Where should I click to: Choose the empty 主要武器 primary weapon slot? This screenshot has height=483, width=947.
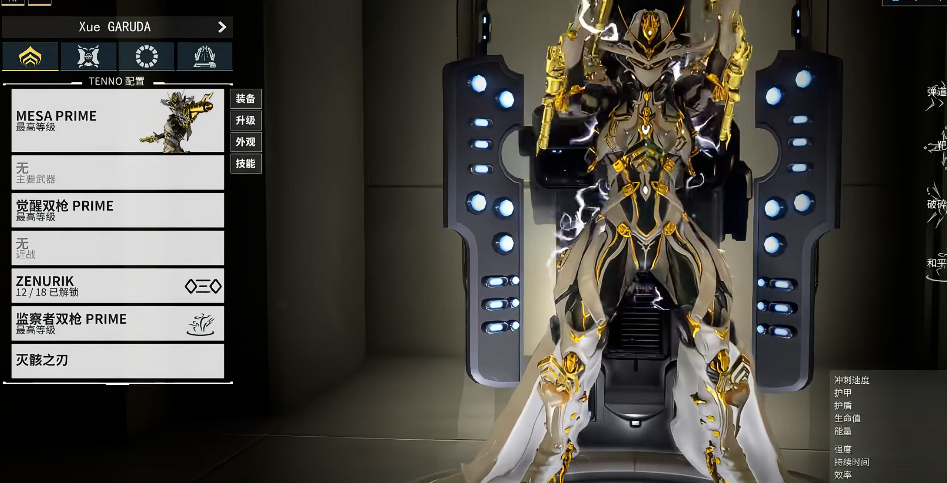click(117, 172)
